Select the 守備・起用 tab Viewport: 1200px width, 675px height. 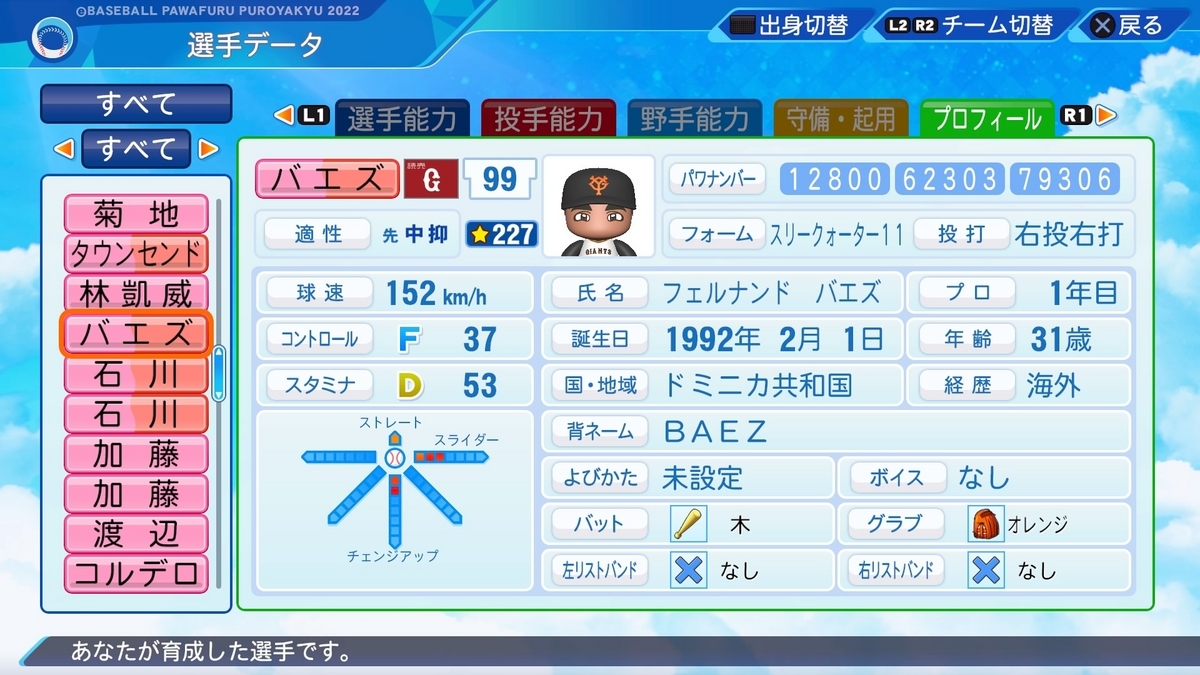tap(841, 120)
